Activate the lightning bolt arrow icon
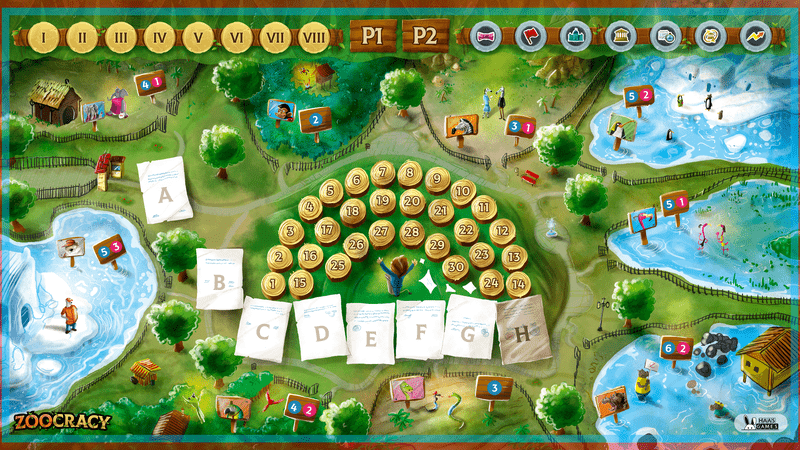Screen dimensions: 800x450 coord(752,36)
